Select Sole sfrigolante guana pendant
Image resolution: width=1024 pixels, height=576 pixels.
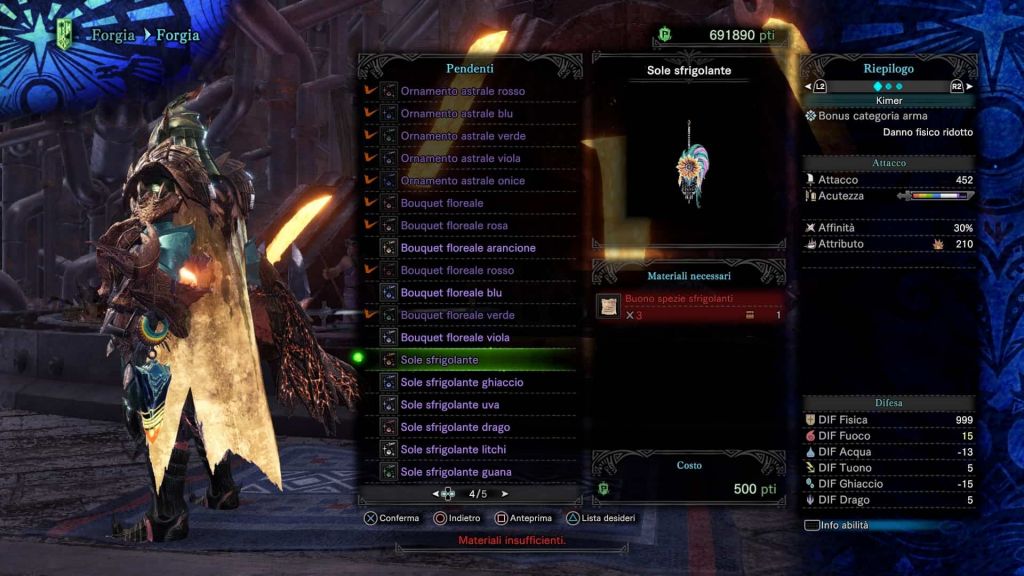click(x=455, y=472)
